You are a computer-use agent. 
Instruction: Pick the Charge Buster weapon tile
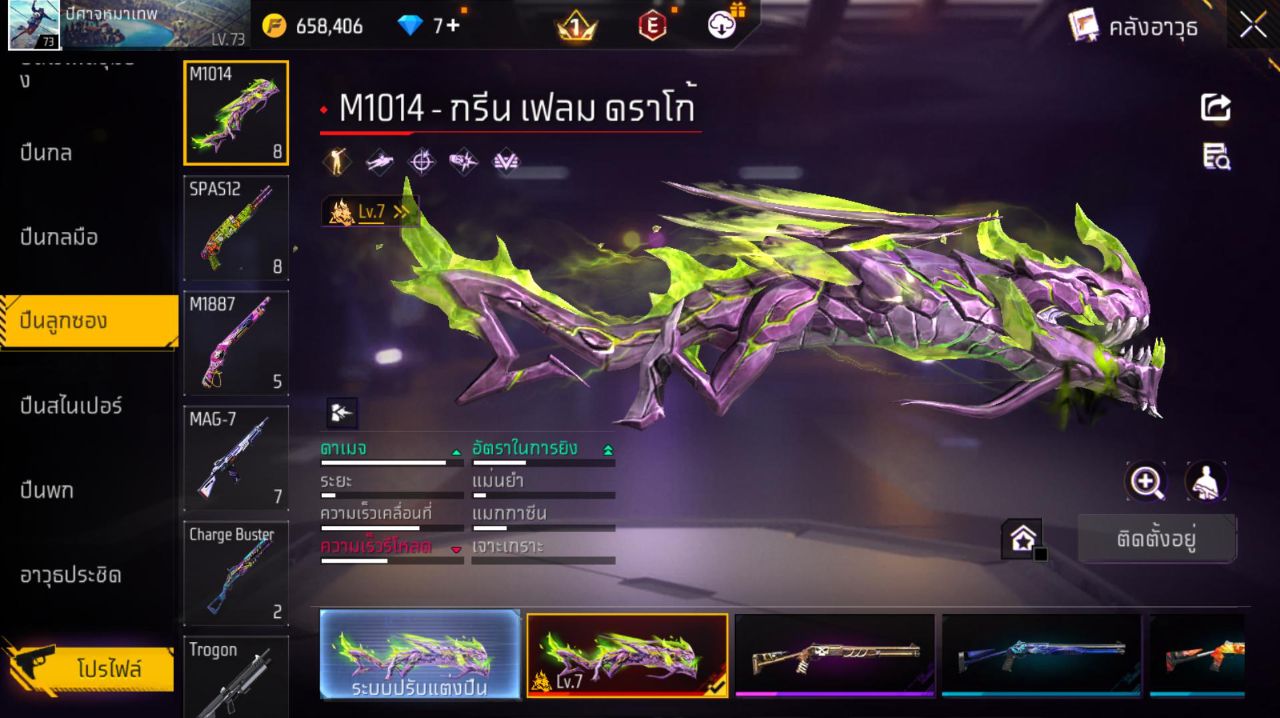(x=236, y=573)
